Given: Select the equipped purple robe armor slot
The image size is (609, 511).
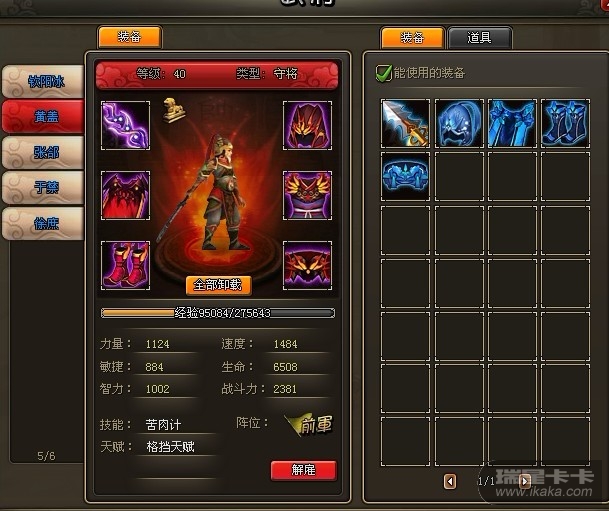Looking at the screenshot, I should [308, 195].
